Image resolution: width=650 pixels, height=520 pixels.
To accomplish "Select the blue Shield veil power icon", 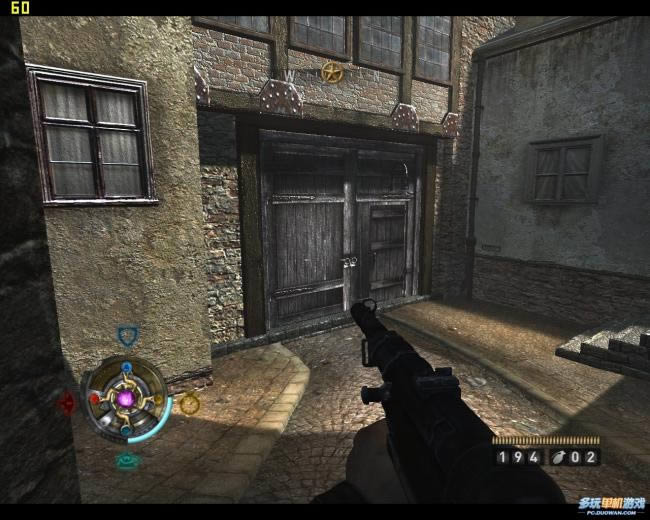I will click(126, 335).
